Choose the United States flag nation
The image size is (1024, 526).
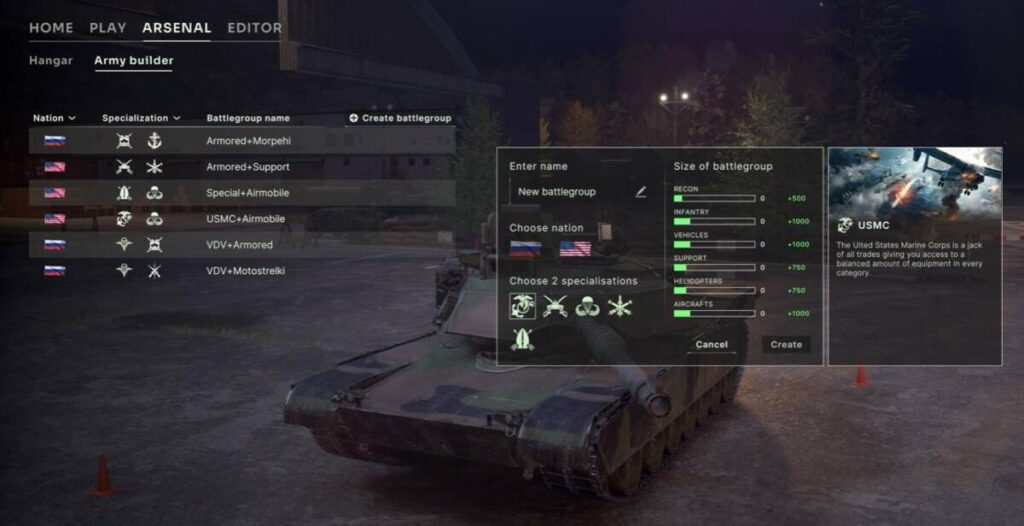click(575, 249)
